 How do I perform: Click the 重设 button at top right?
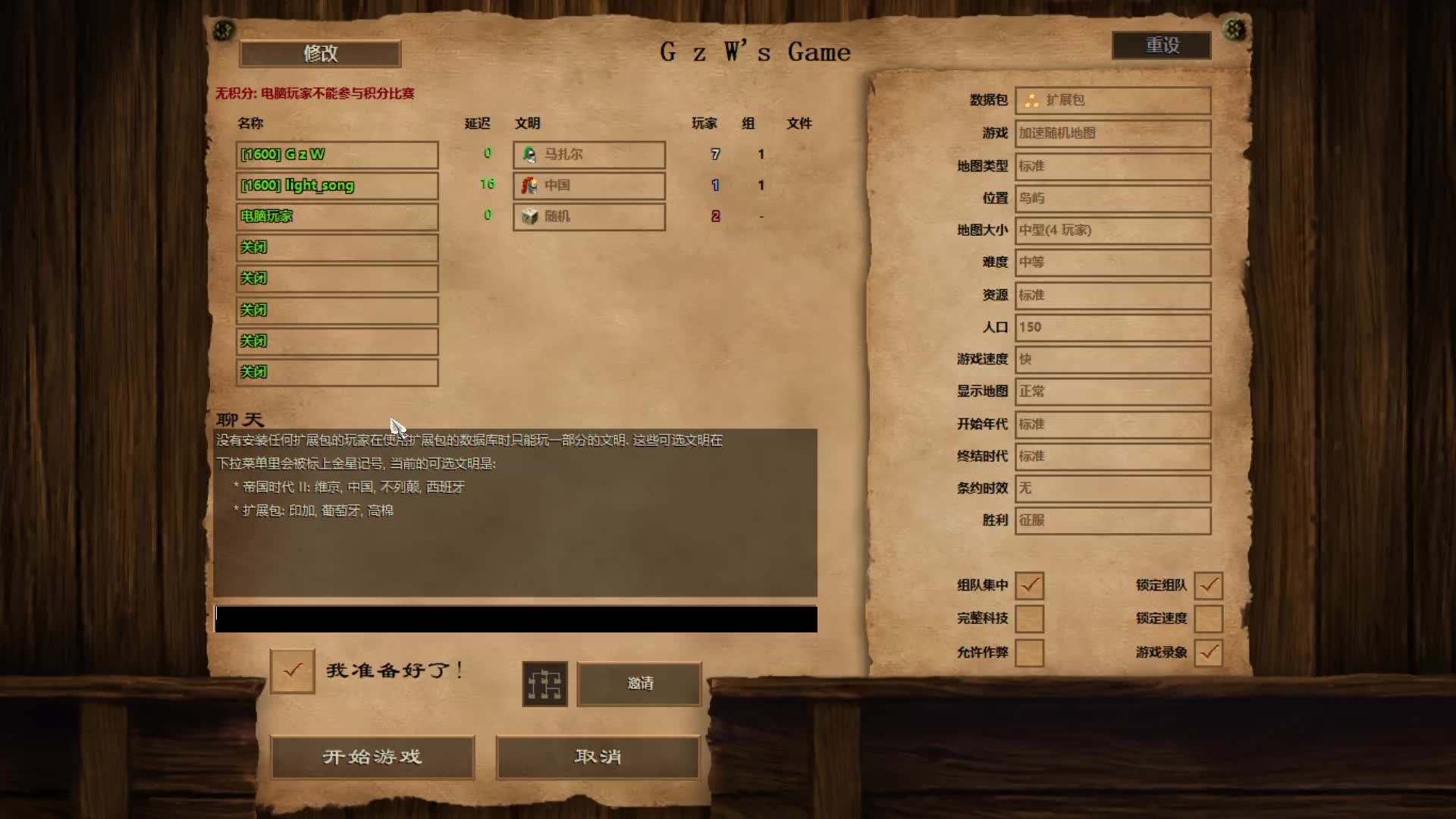pos(1160,45)
